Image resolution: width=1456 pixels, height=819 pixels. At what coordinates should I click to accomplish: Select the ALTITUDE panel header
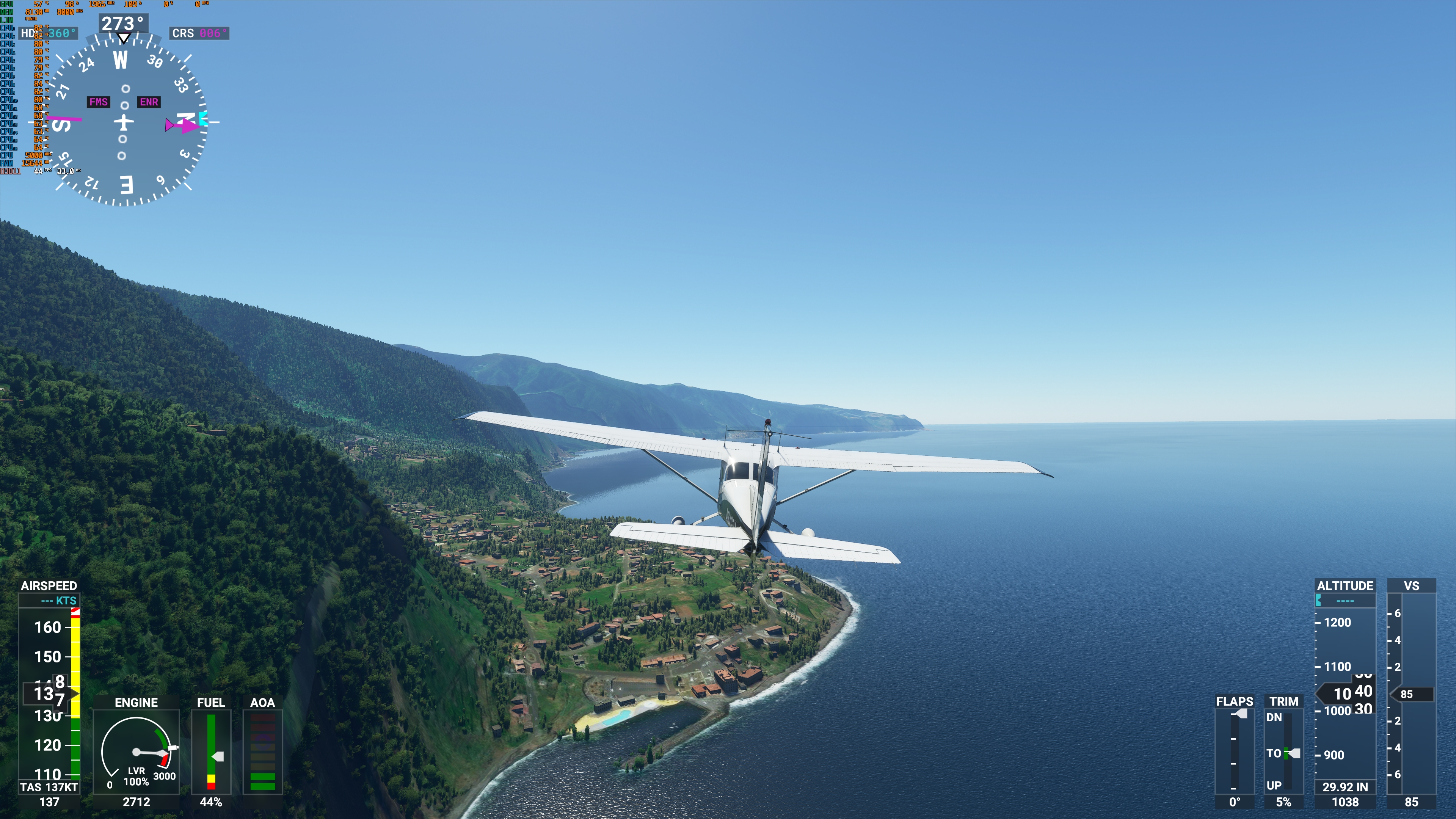1345,586
